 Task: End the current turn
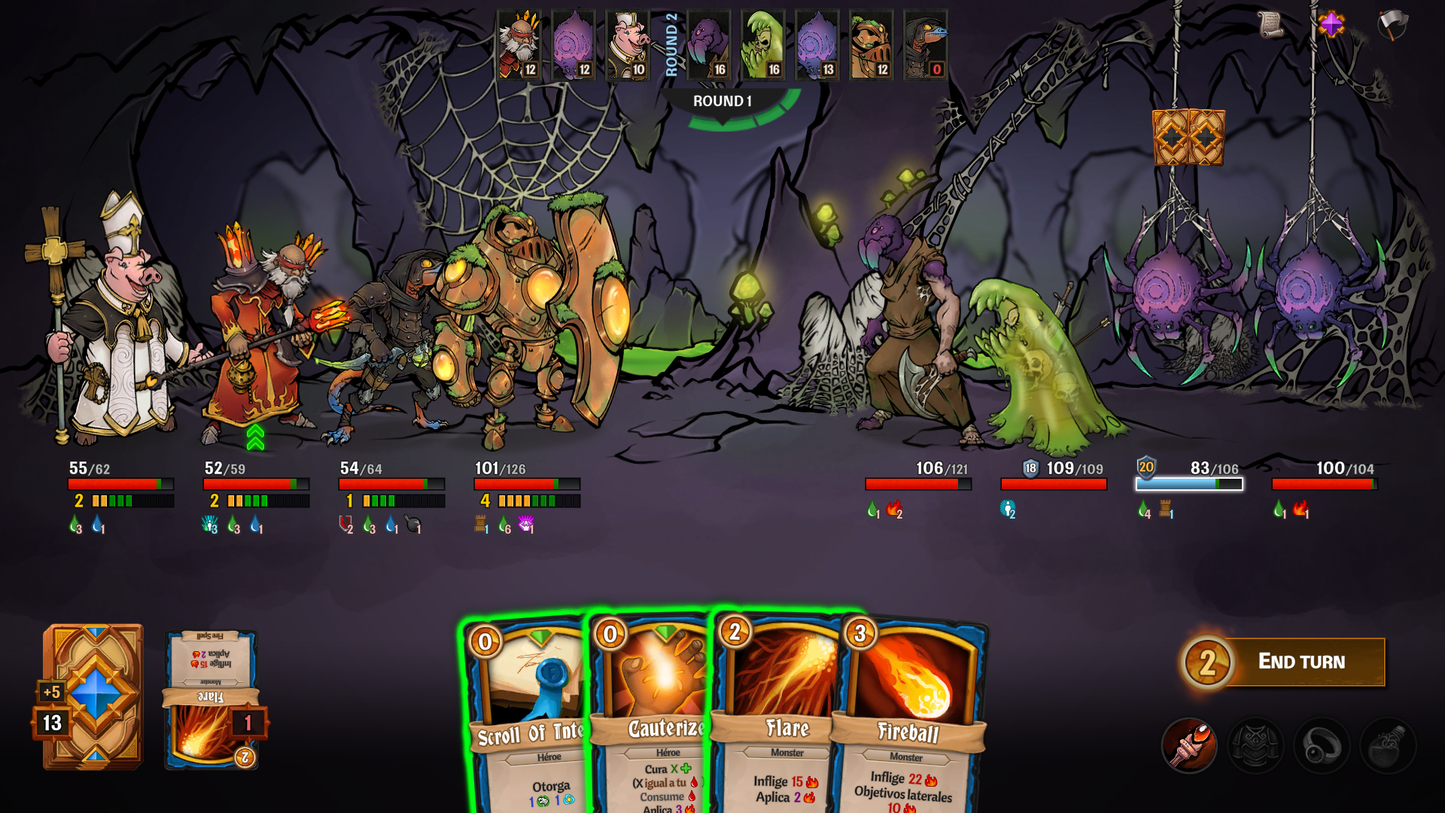click(x=1300, y=662)
